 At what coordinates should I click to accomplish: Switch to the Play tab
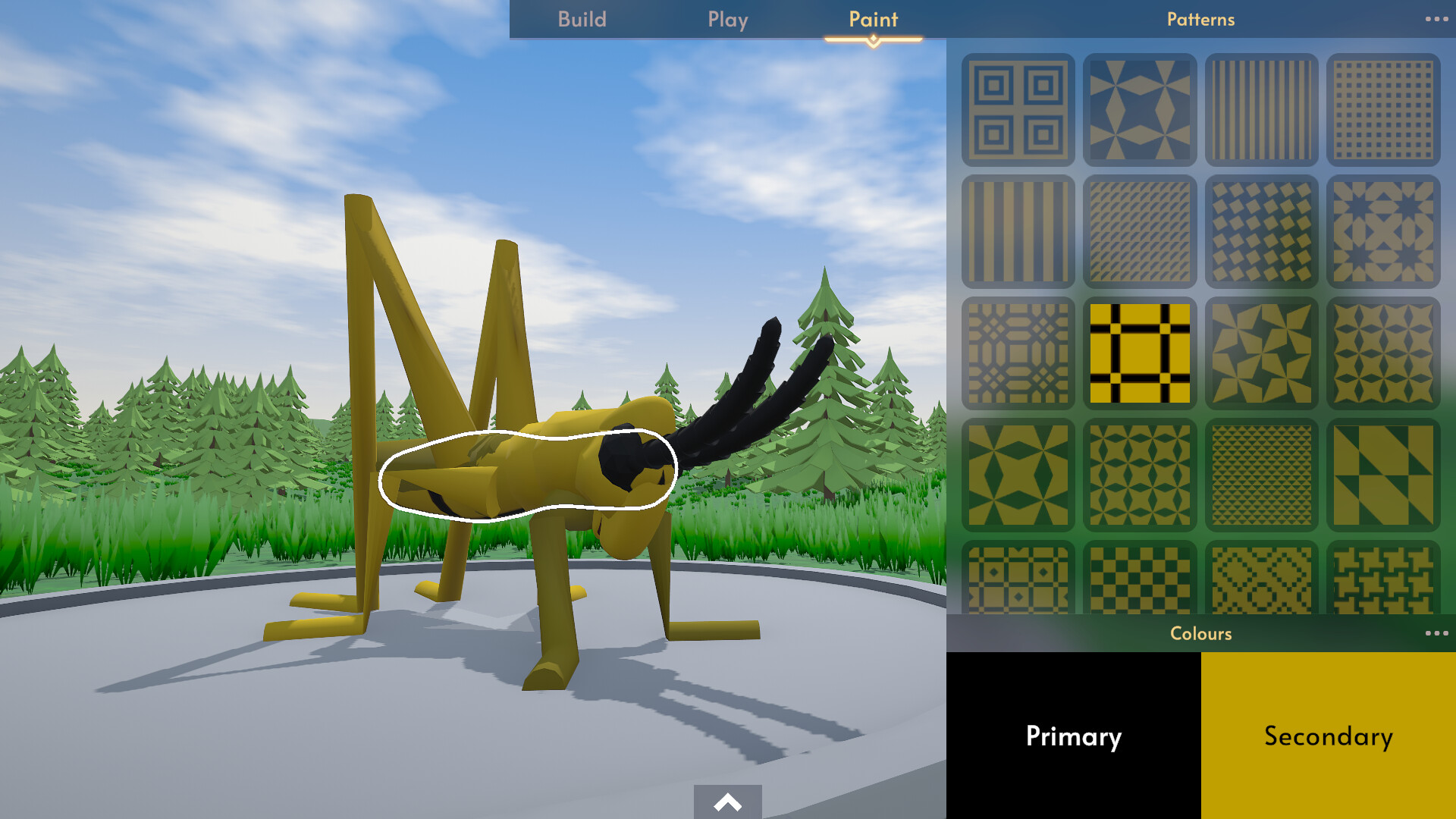(x=727, y=20)
